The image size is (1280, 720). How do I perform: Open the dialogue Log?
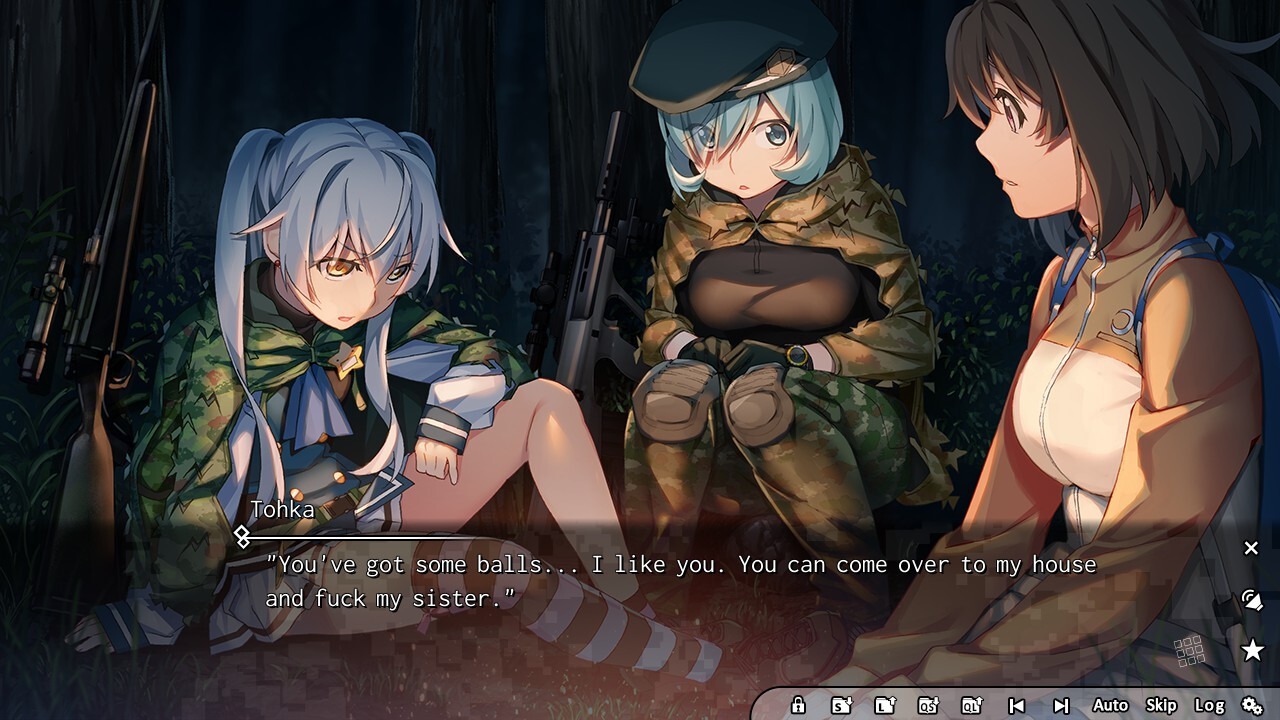[x=1209, y=705]
